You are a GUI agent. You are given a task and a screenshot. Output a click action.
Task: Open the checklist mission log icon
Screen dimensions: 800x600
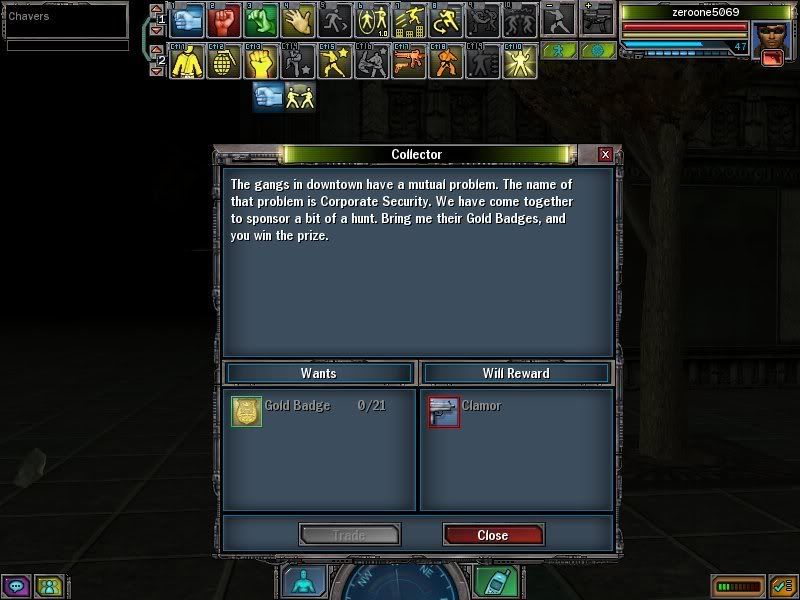[x=782, y=586]
